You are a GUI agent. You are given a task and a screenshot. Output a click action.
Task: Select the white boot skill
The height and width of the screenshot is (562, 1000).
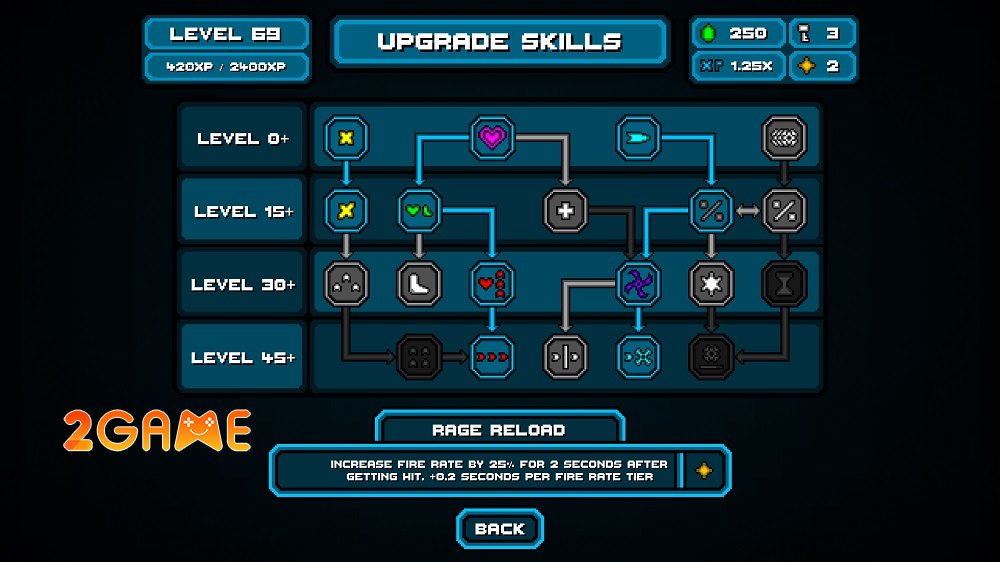click(419, 284)
